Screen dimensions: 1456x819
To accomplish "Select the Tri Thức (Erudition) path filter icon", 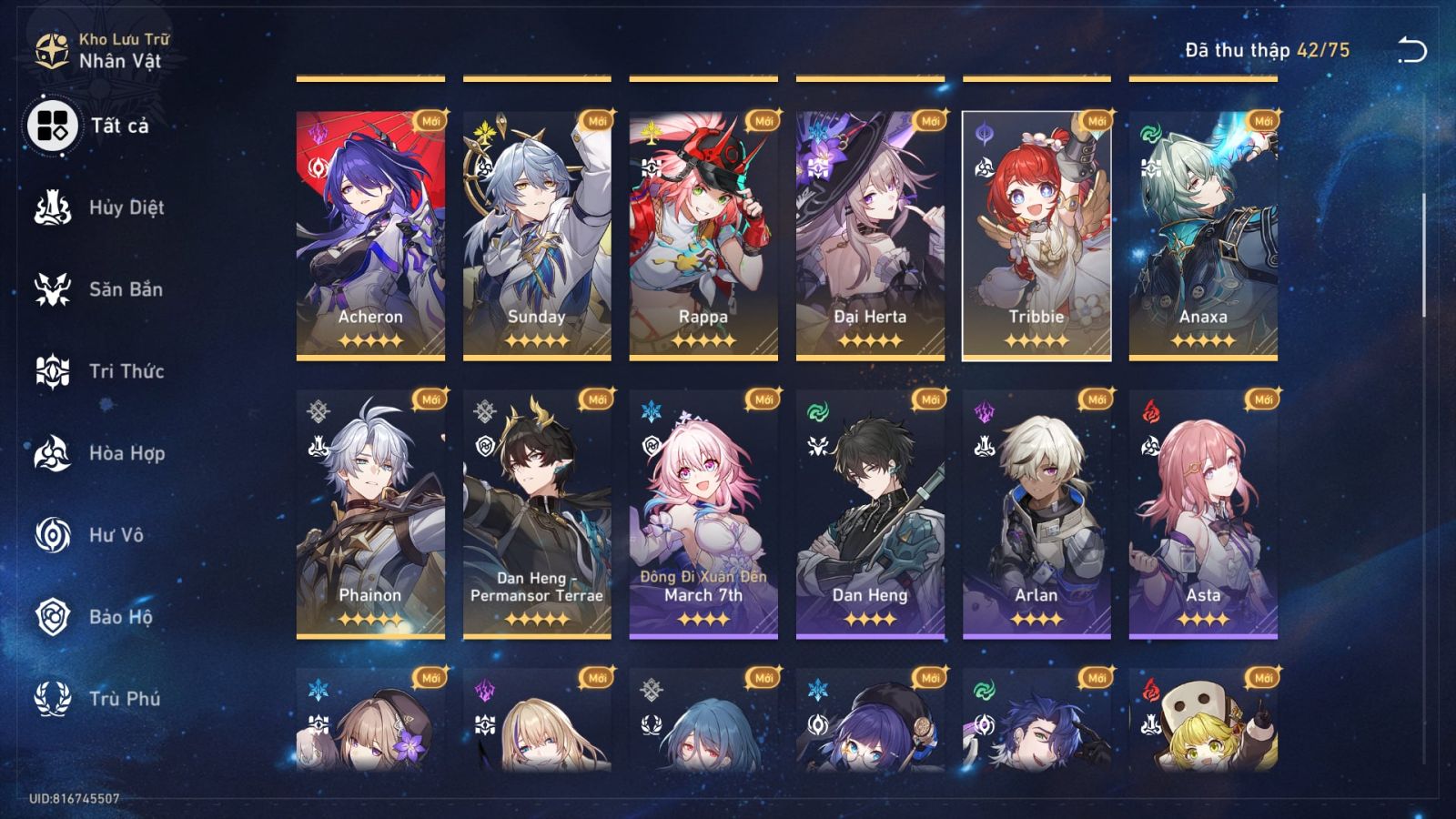I will (x=52, y=371).
